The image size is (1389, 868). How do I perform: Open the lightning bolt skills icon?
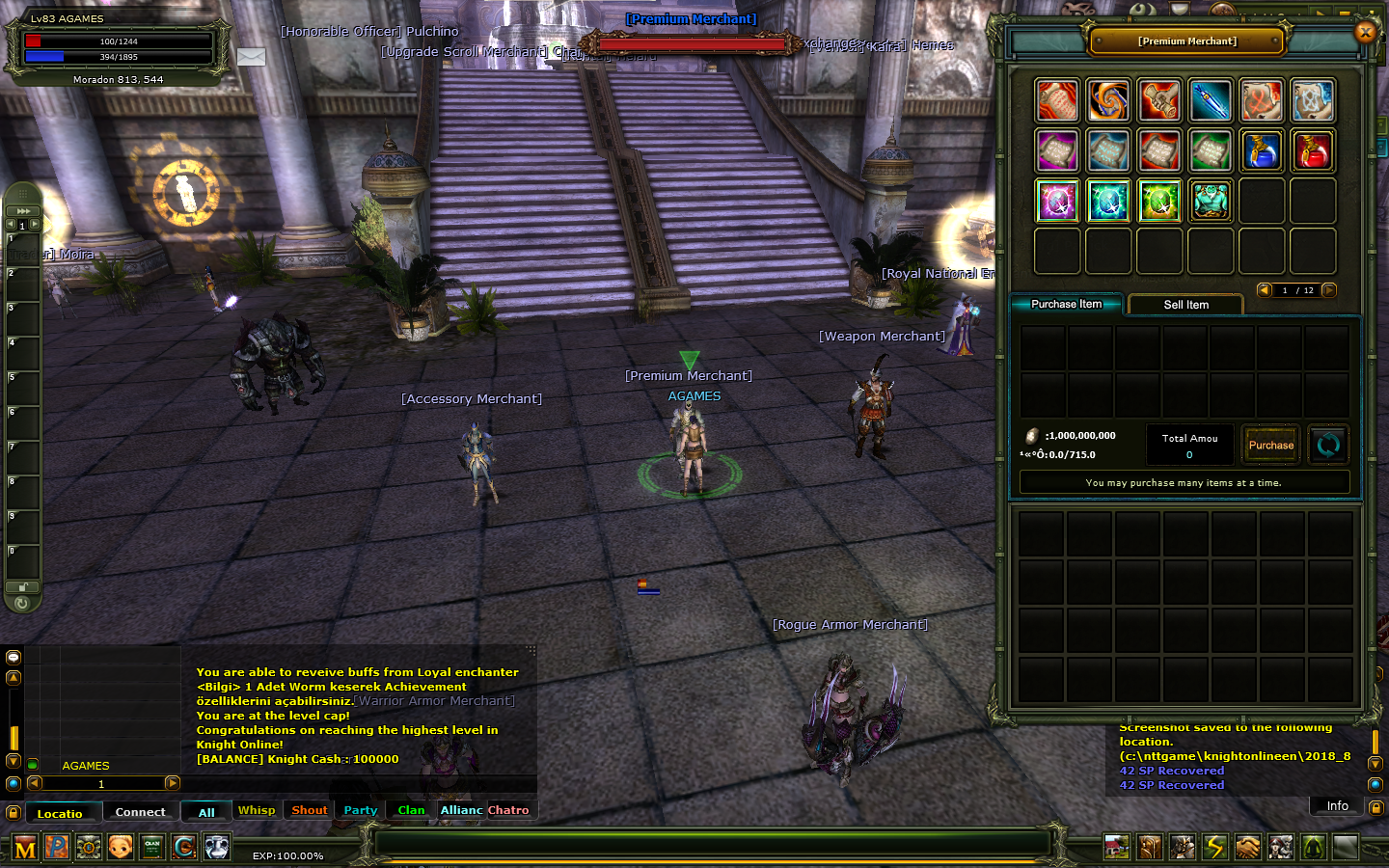point(1215,847)
